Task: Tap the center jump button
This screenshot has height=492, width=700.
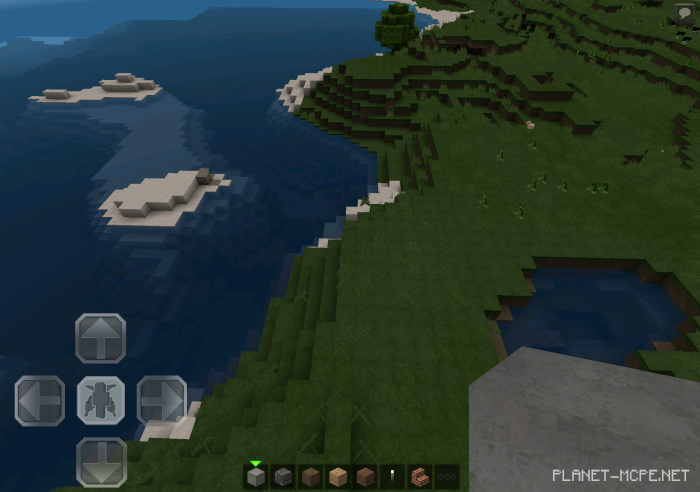Action: [x=100, y=401]
